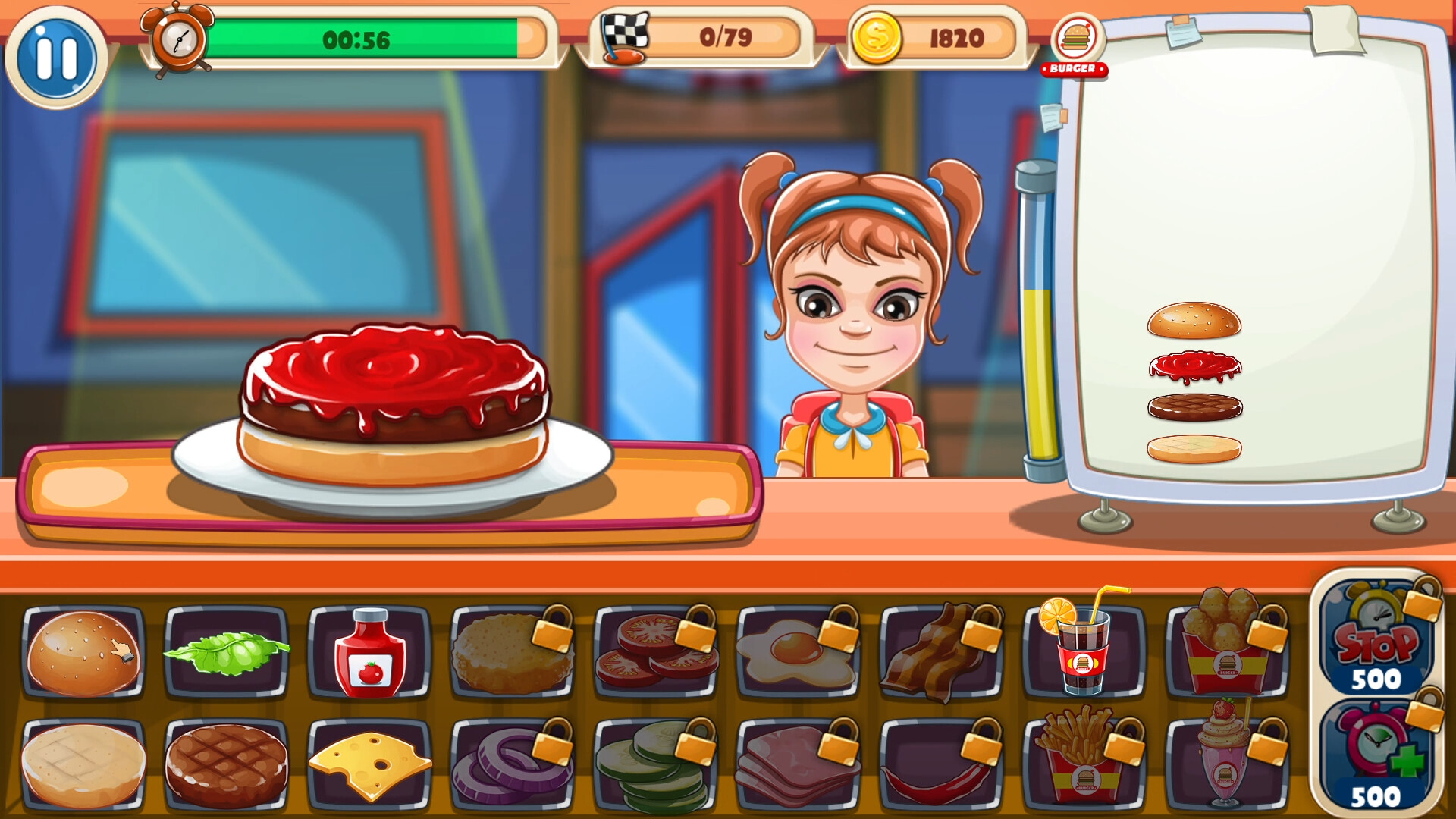Viewport: 1456px width, 819px height.
Task: Click the coin icon on the money counter
Action: click(886, 36)
